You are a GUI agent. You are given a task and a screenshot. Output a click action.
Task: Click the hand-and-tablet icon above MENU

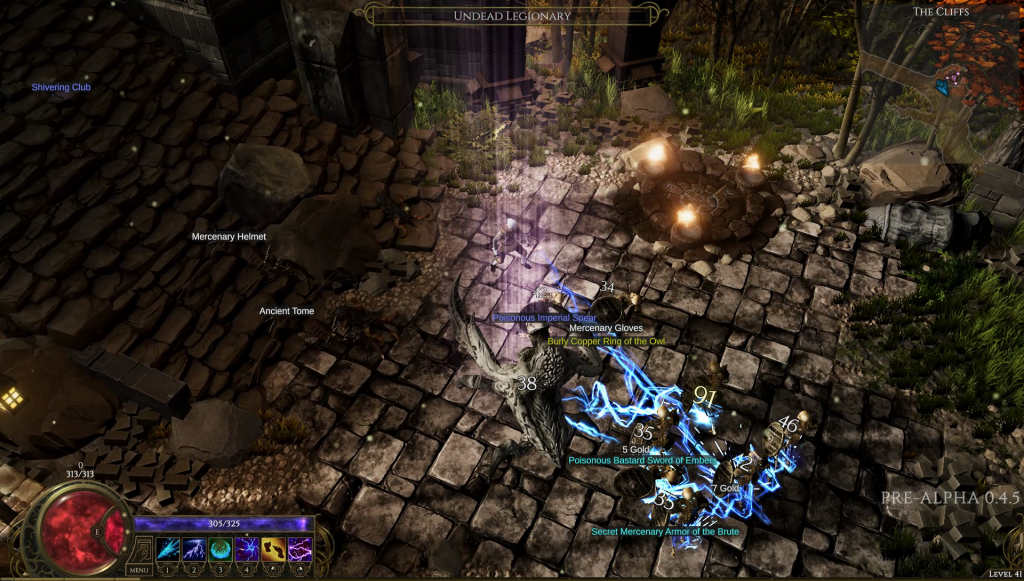pos(141,549)
